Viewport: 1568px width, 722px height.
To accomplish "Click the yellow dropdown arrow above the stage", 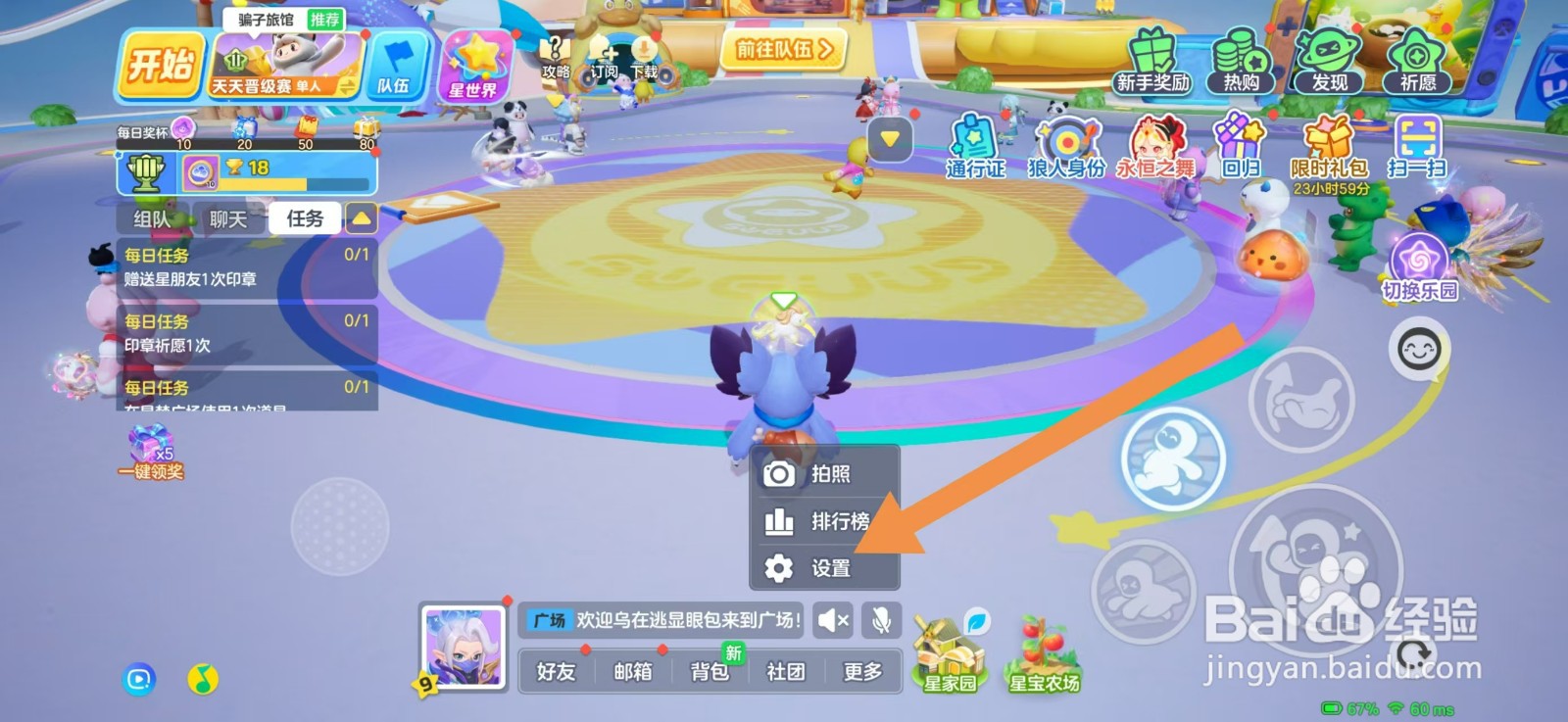I will pos(888,138).
